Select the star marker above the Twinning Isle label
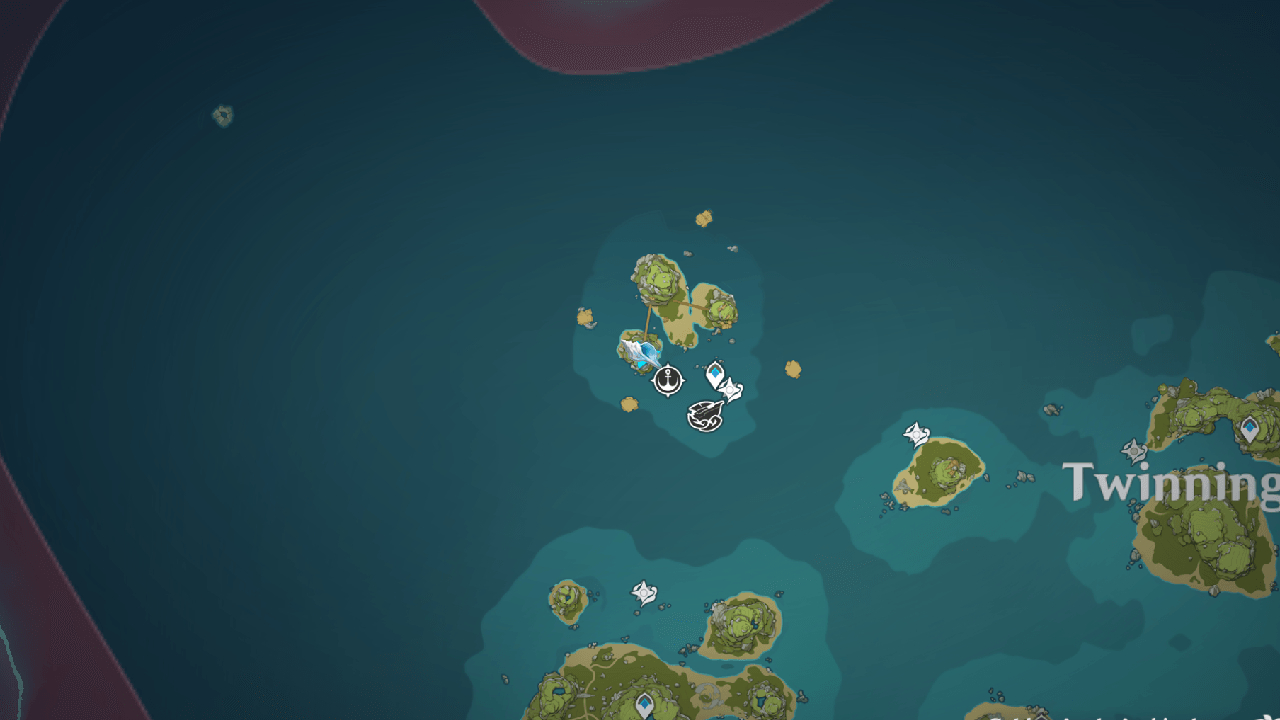The width and height of the screenshot is (1280, 720). (x=1134, y=451)
